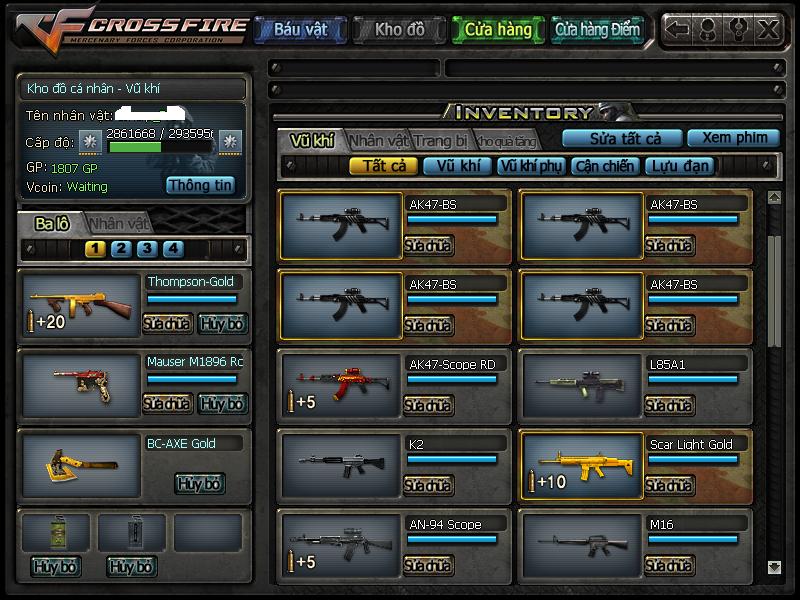Go to the Cửa hàng shop
Screen dimensions: 800x600
coord(498,30)
